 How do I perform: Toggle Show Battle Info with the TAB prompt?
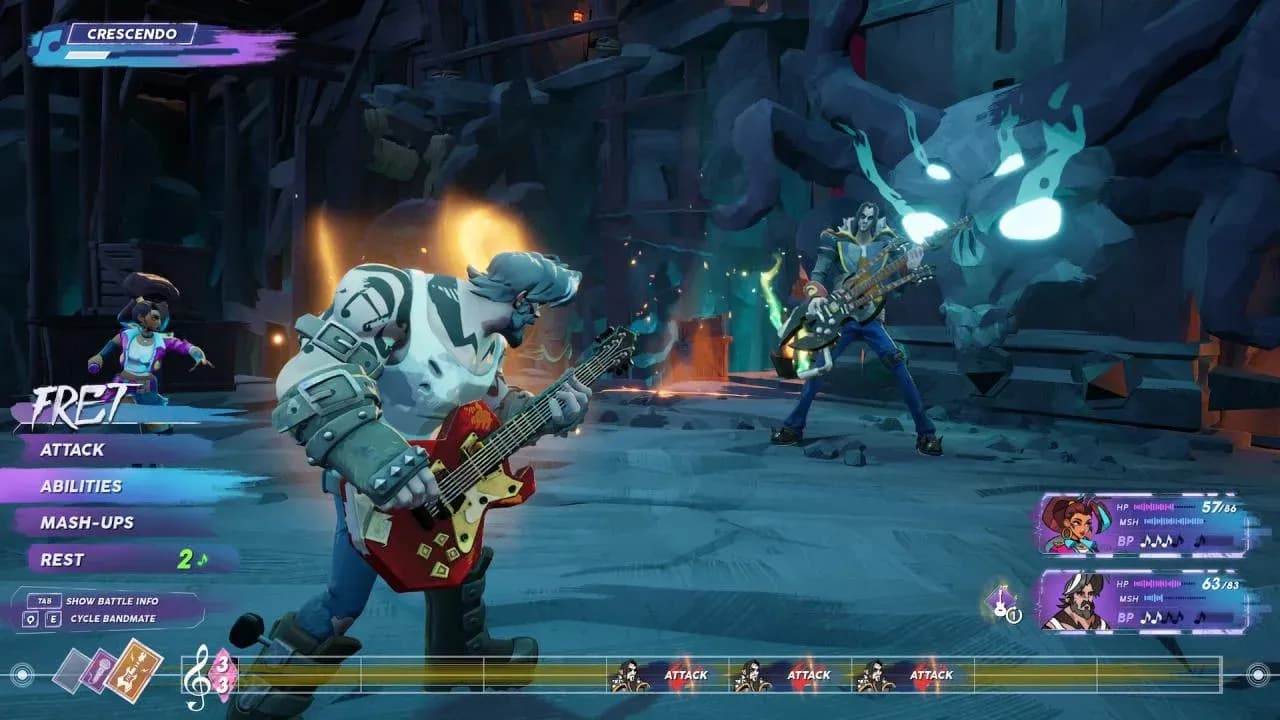(x=45, y=601)
